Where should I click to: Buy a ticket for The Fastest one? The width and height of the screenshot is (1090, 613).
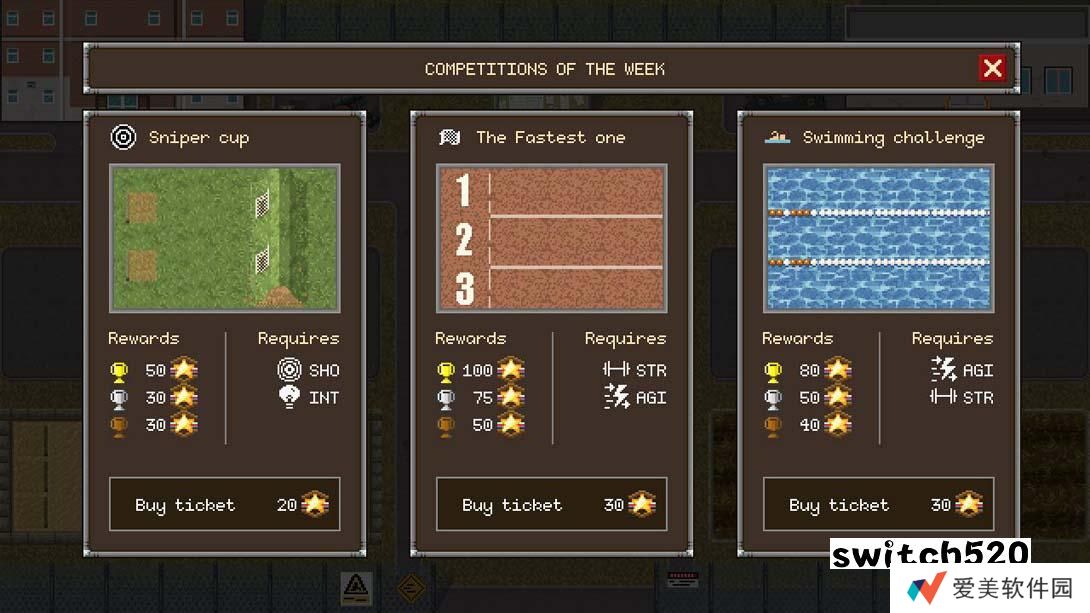pos(551,504)
